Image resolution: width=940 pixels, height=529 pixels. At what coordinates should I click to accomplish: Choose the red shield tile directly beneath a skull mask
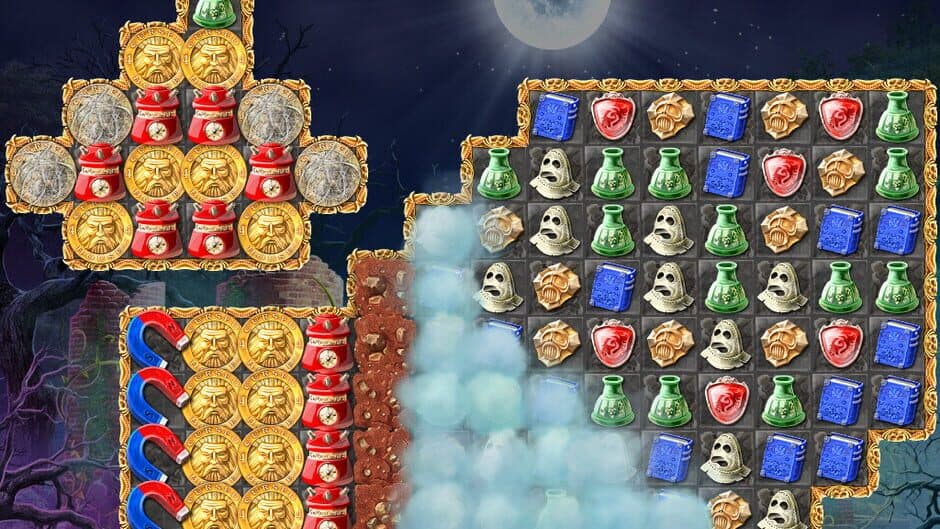726,399
